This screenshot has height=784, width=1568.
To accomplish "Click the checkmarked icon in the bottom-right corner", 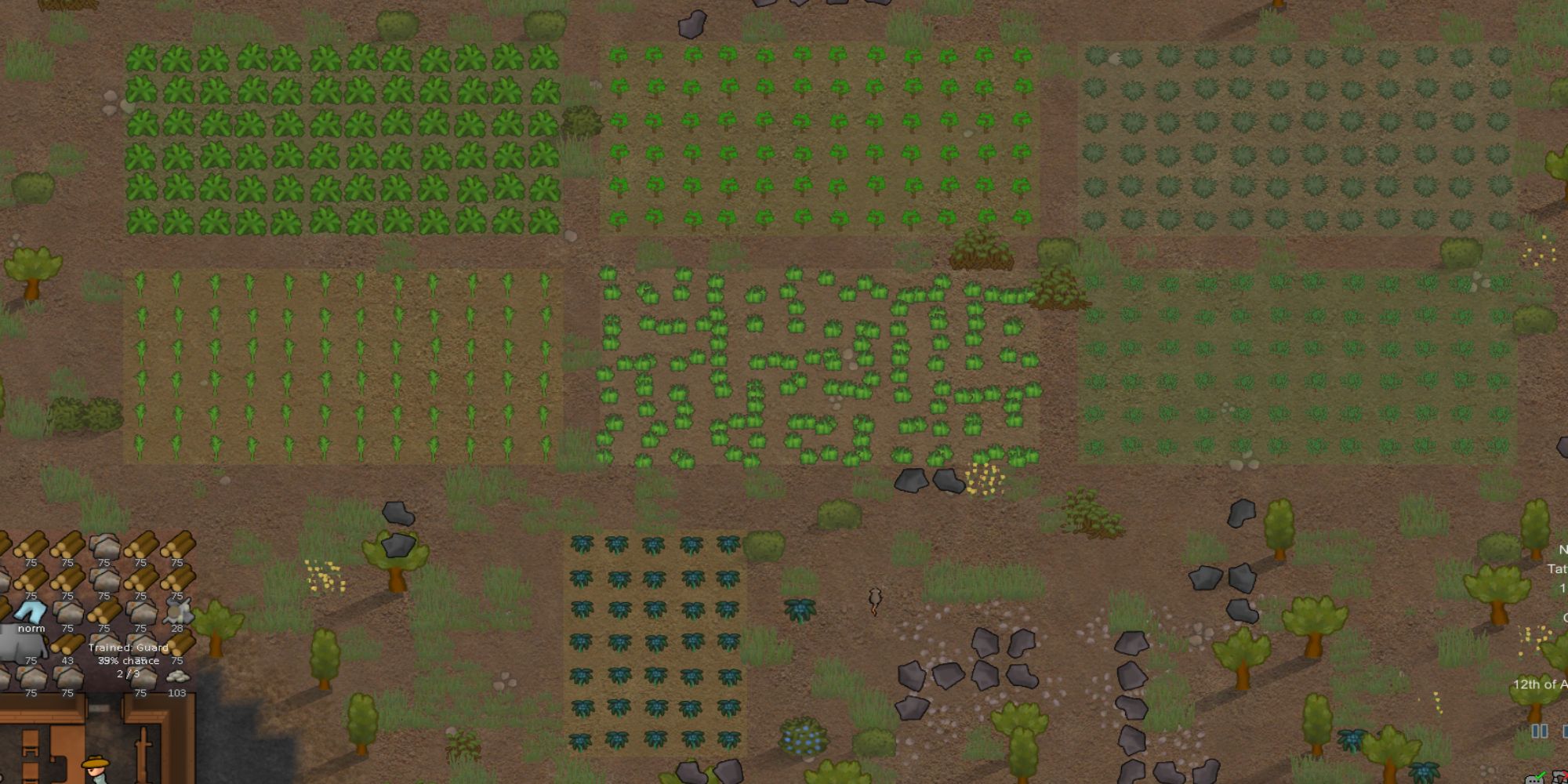I will [x=1534, y=779].
